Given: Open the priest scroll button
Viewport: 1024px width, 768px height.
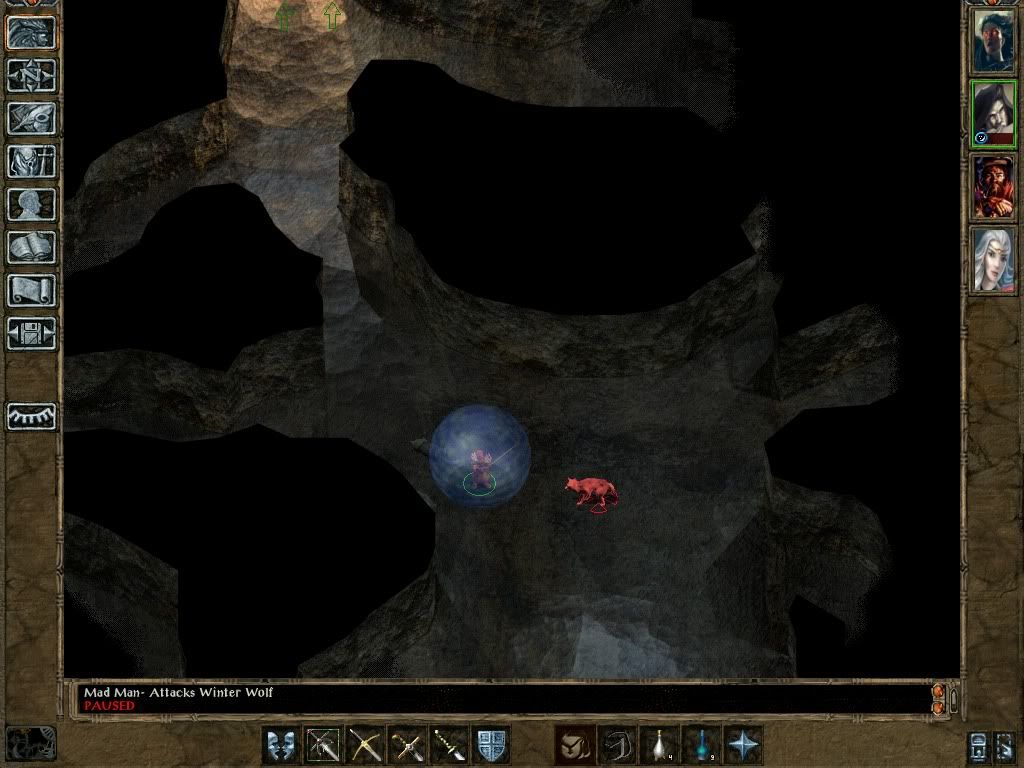Looking at the screenshot, I should 31,290.
